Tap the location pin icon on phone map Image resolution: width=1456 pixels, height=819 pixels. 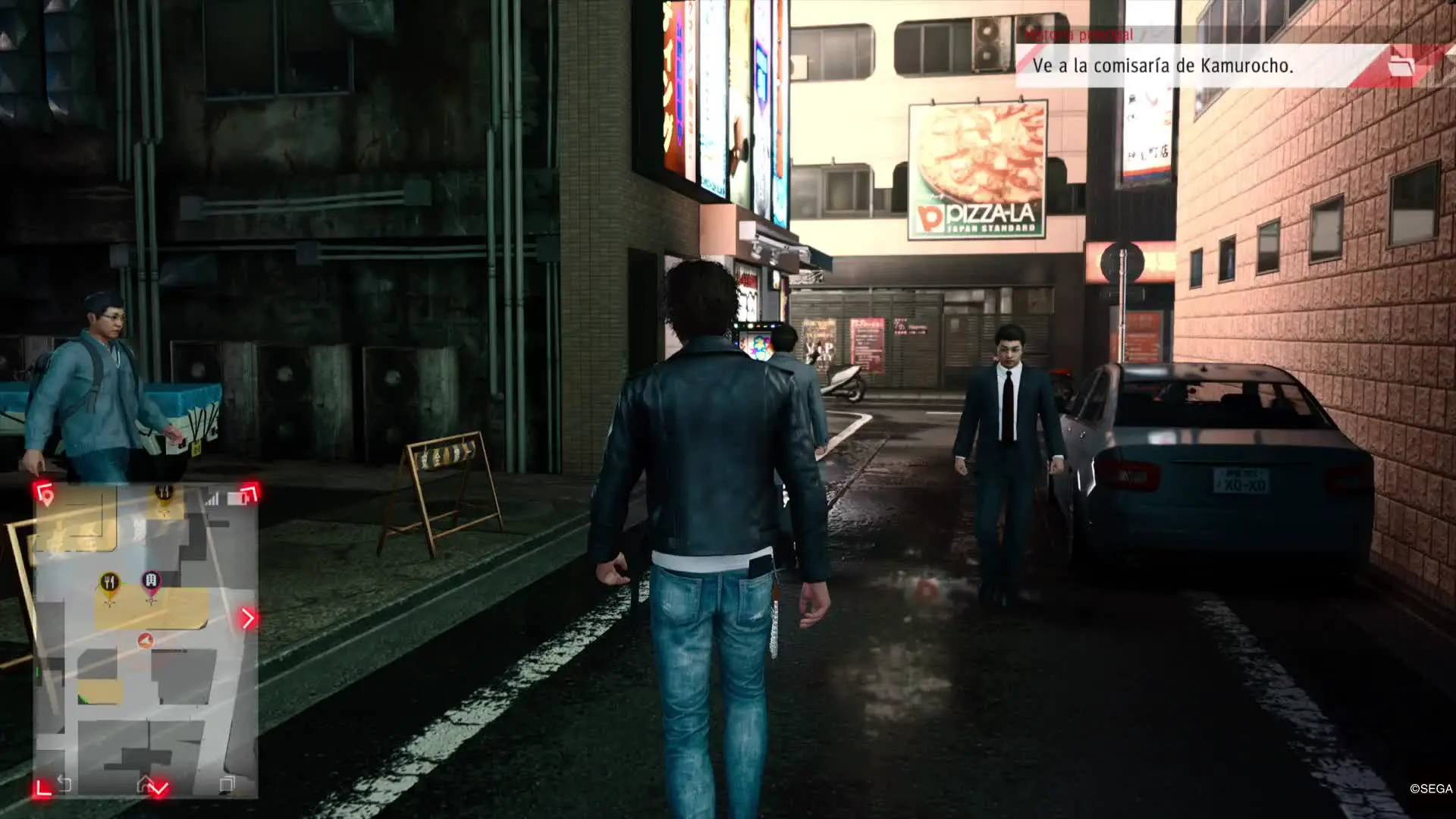[46, 497]
